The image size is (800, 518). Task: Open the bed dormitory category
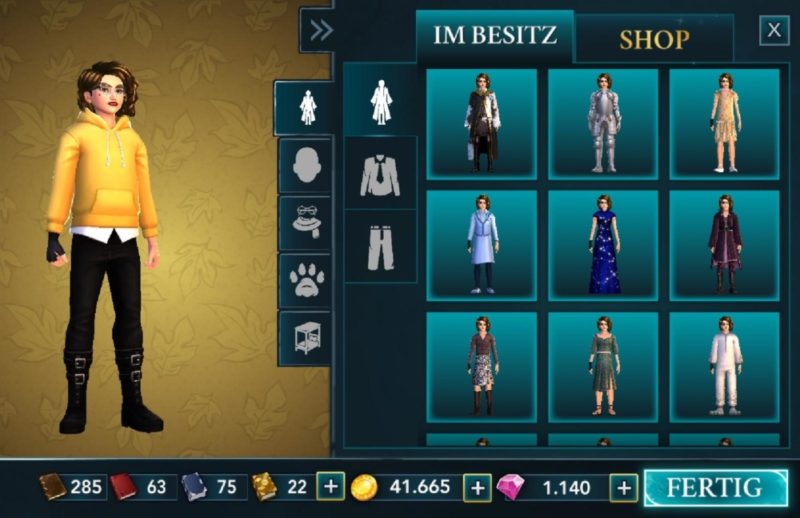[304, 338]
